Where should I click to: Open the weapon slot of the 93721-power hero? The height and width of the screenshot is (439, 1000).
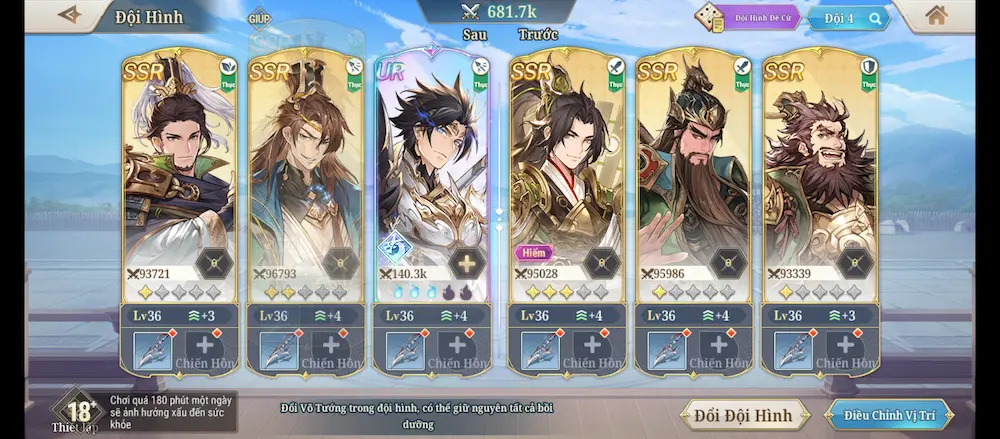tap(153, 351)
